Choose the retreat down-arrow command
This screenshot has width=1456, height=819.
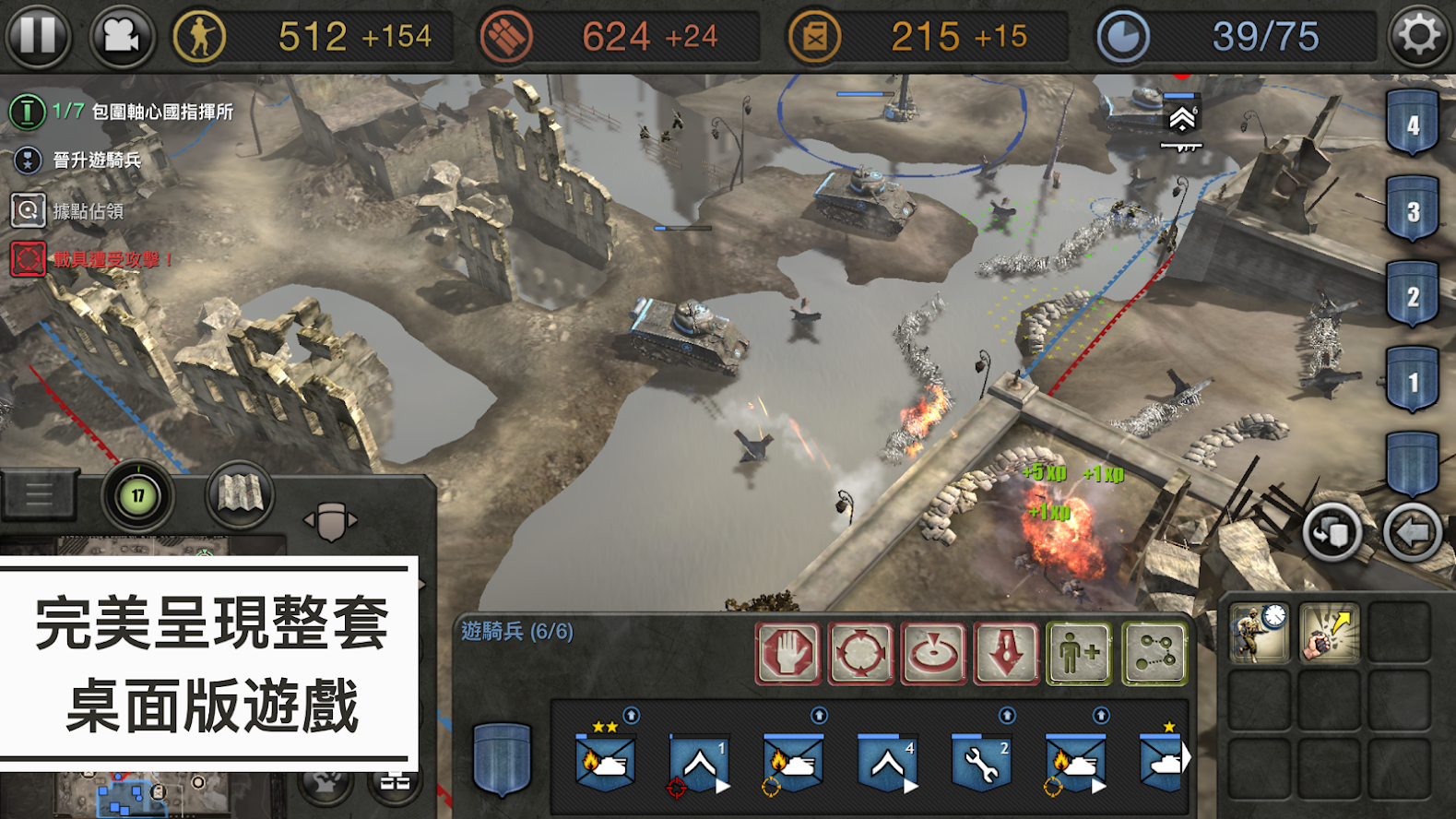pos(1006,653)
